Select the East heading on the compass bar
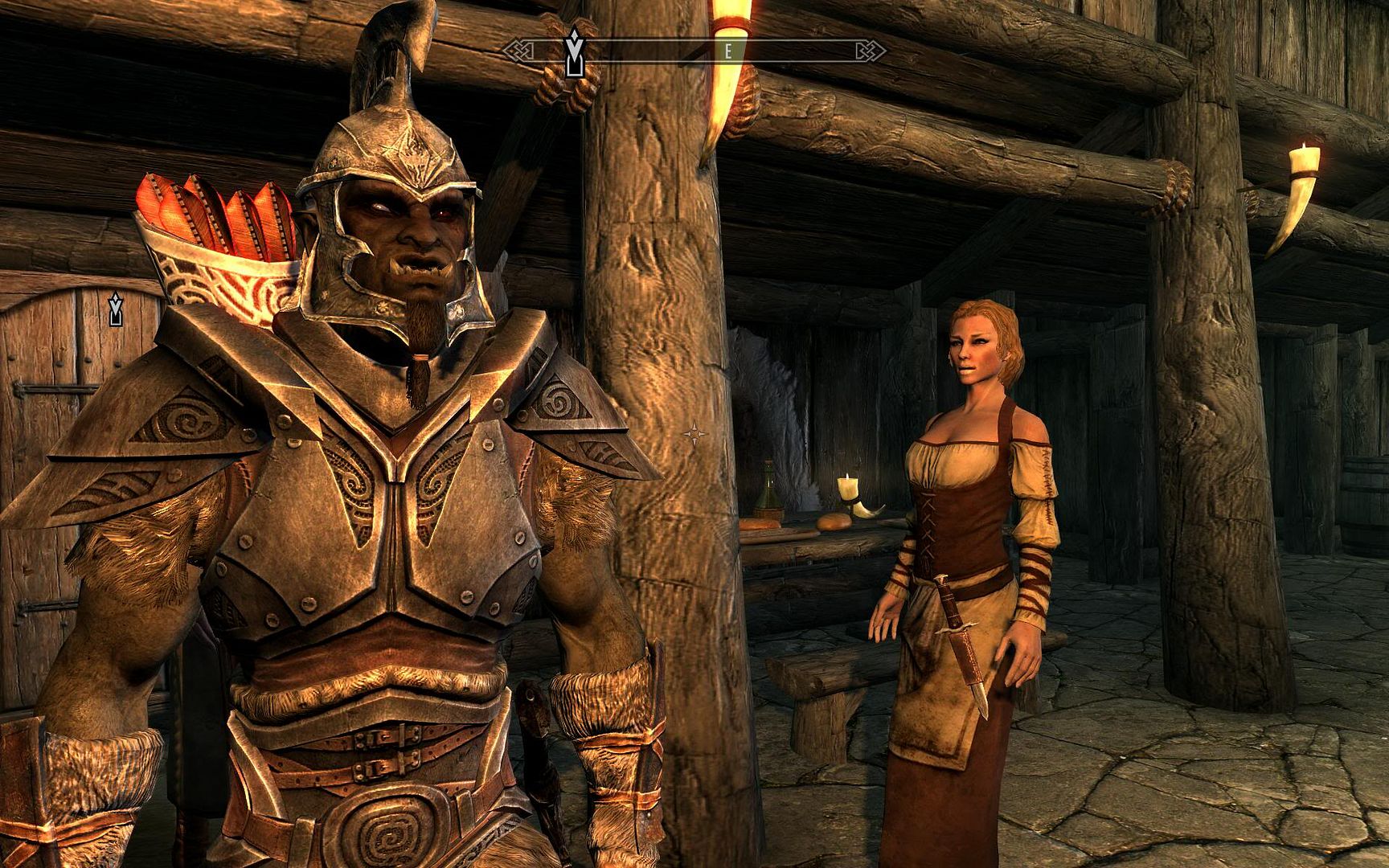1389x868 pixels. (728, 51)
